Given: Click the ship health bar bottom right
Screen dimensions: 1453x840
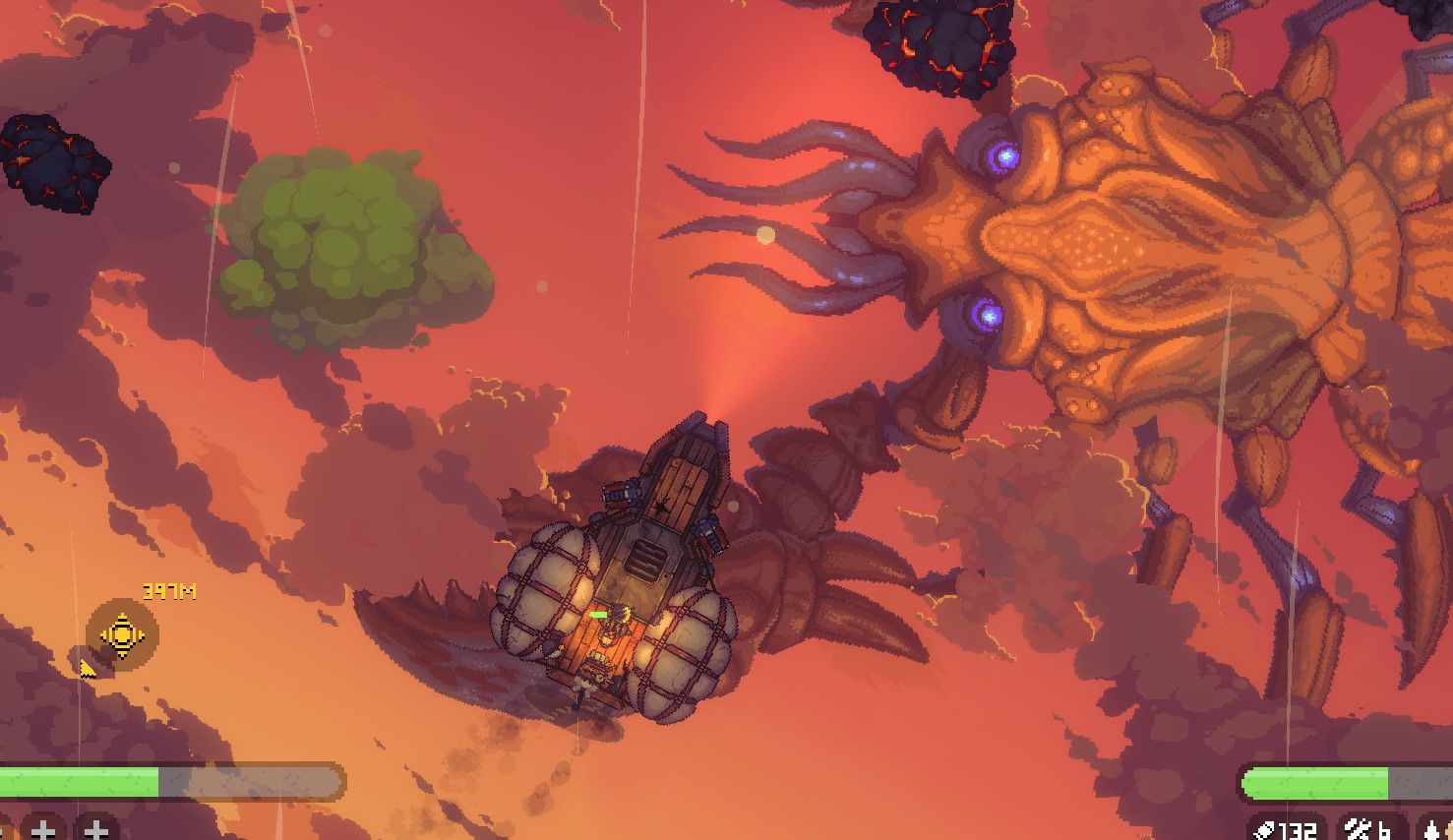Looking at the screenshot, I should (1318, 782).
